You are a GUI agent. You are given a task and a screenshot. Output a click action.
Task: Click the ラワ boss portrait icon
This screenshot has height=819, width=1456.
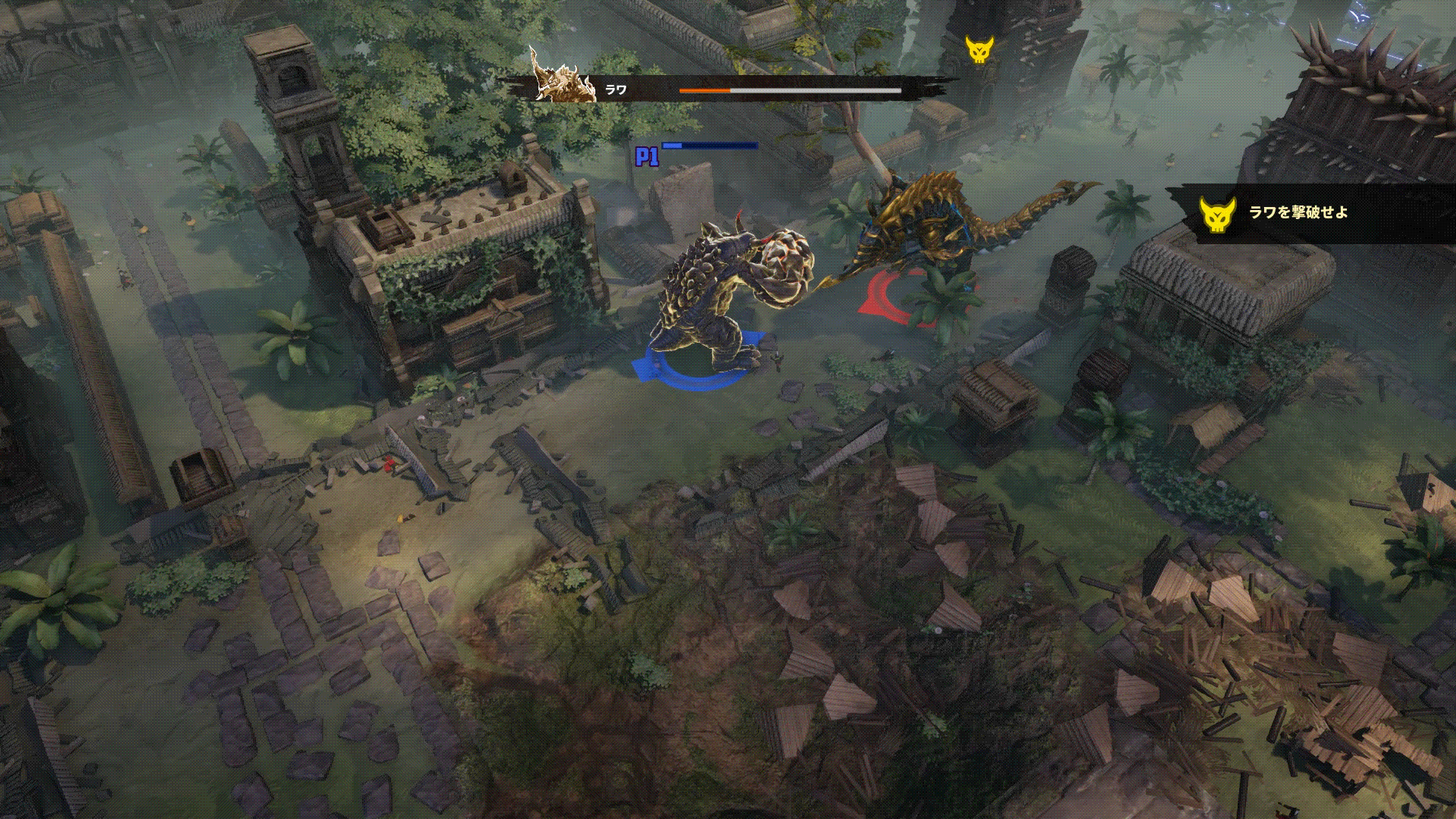point(562,78)
